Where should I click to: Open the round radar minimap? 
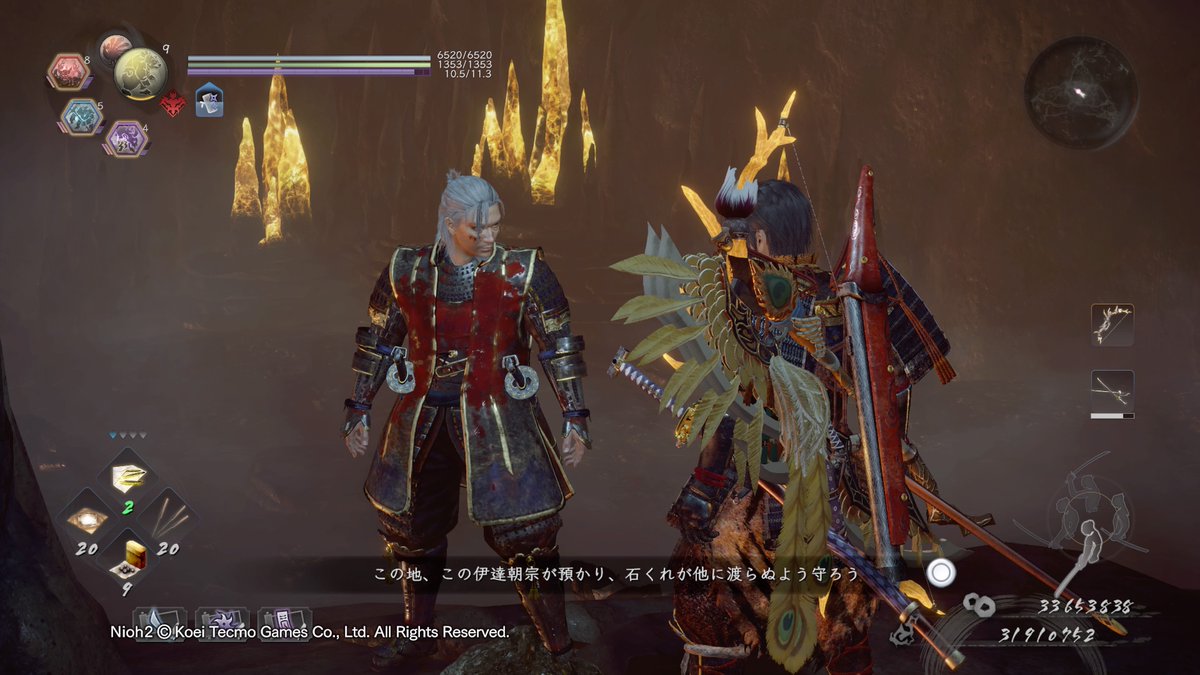tap(1080, 93)
